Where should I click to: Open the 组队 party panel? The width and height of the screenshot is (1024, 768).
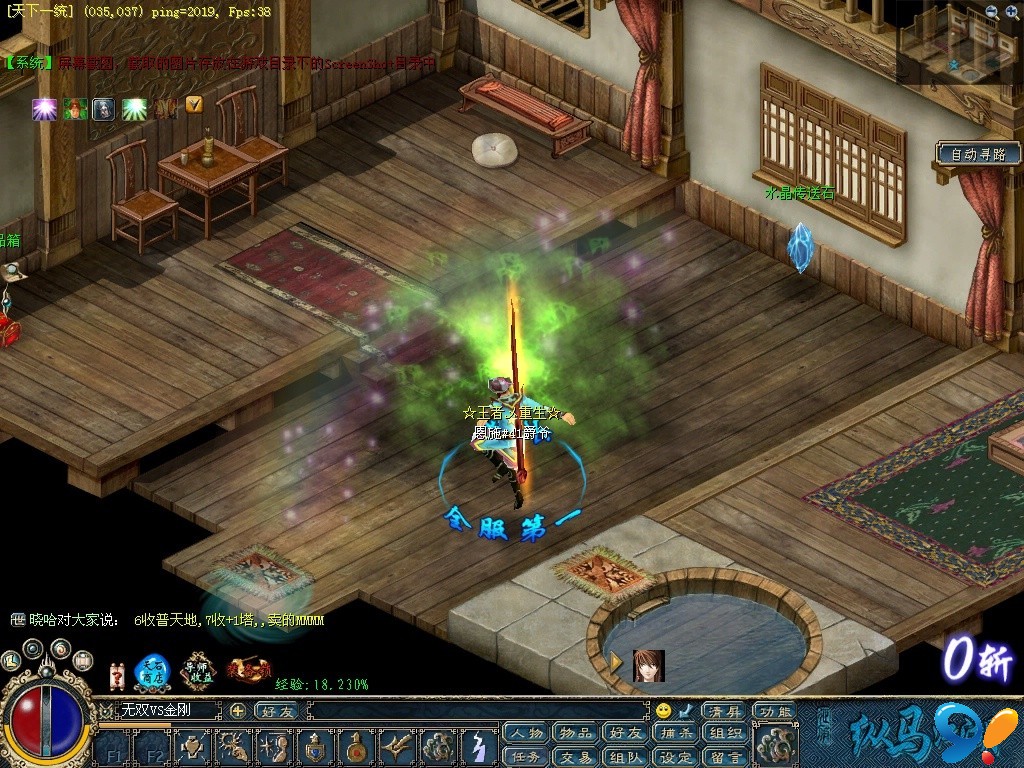tap(627, 756)
